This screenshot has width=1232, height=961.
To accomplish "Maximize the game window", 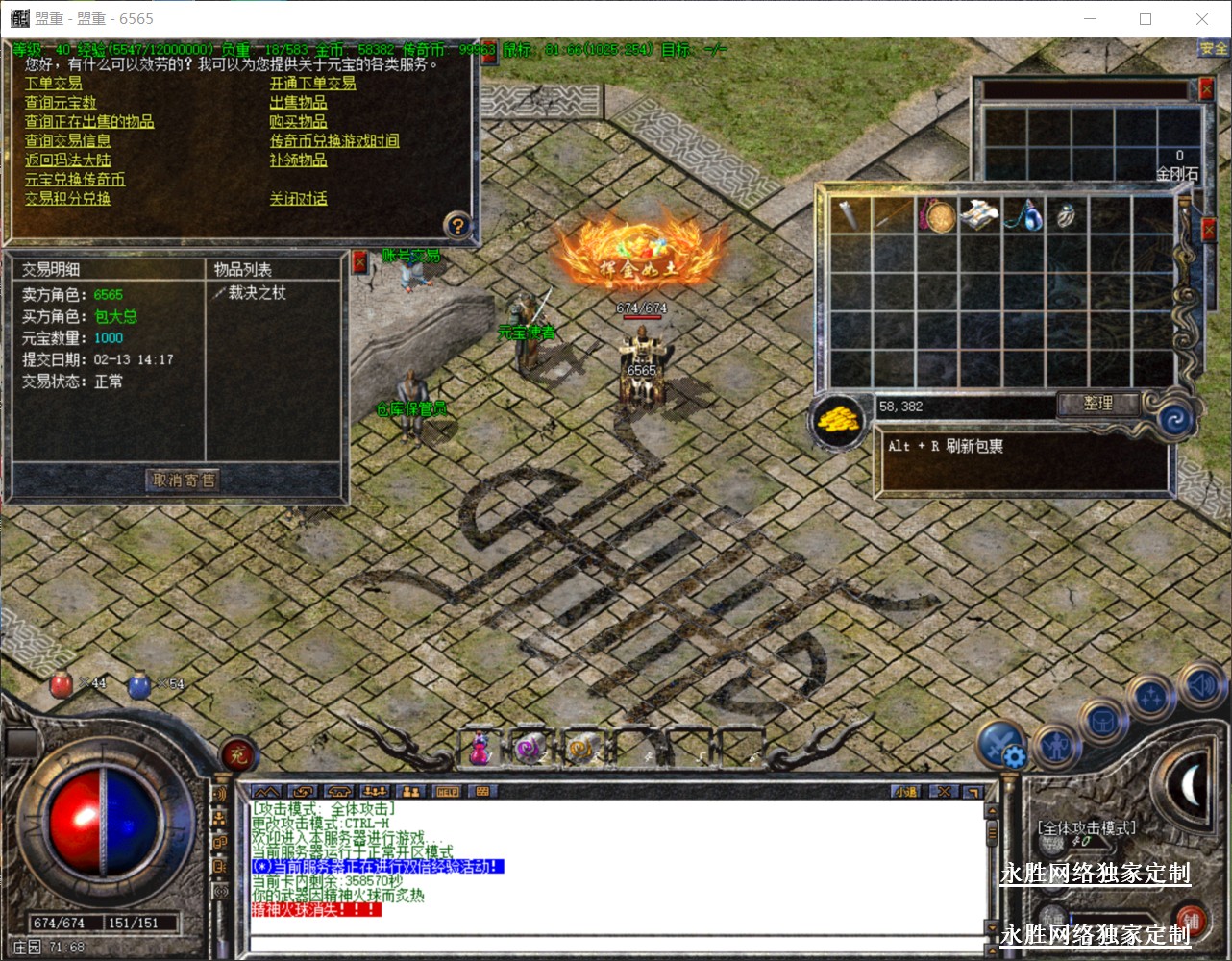I will click(x=1146, y=19).
